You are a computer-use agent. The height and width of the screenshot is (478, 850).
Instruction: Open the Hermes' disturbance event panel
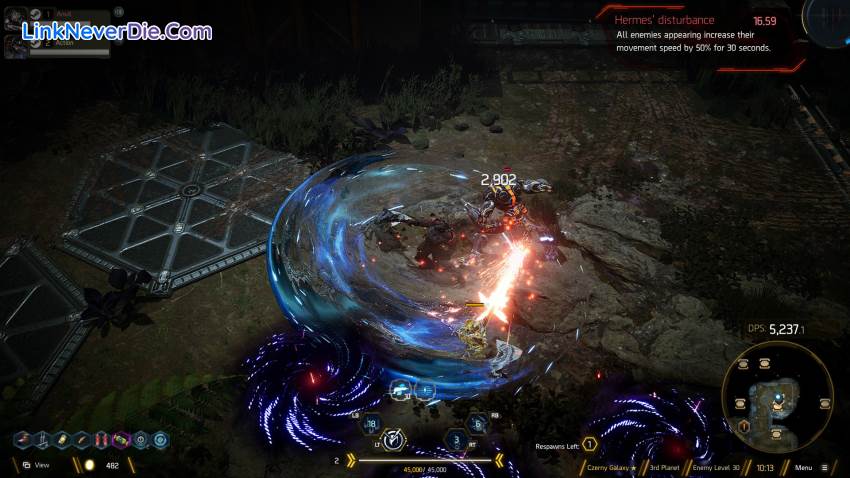[700, 34]
